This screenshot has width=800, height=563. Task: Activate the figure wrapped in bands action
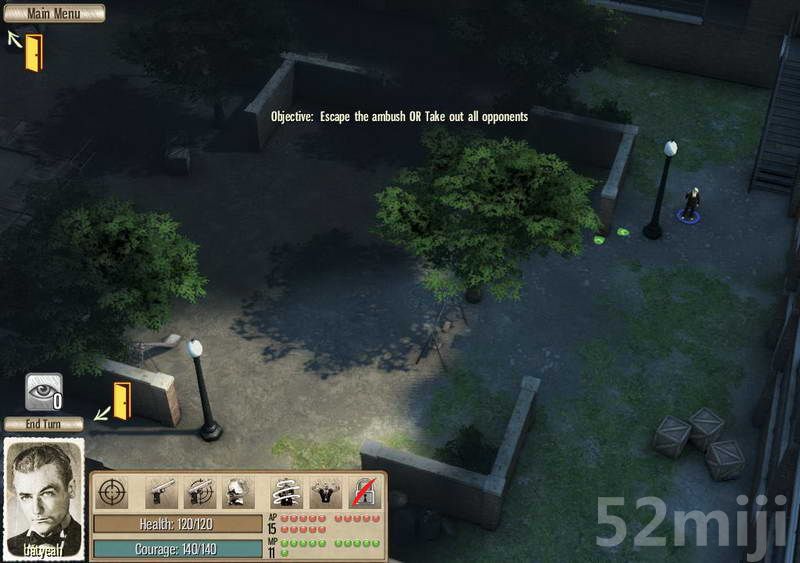pos(288,492)
